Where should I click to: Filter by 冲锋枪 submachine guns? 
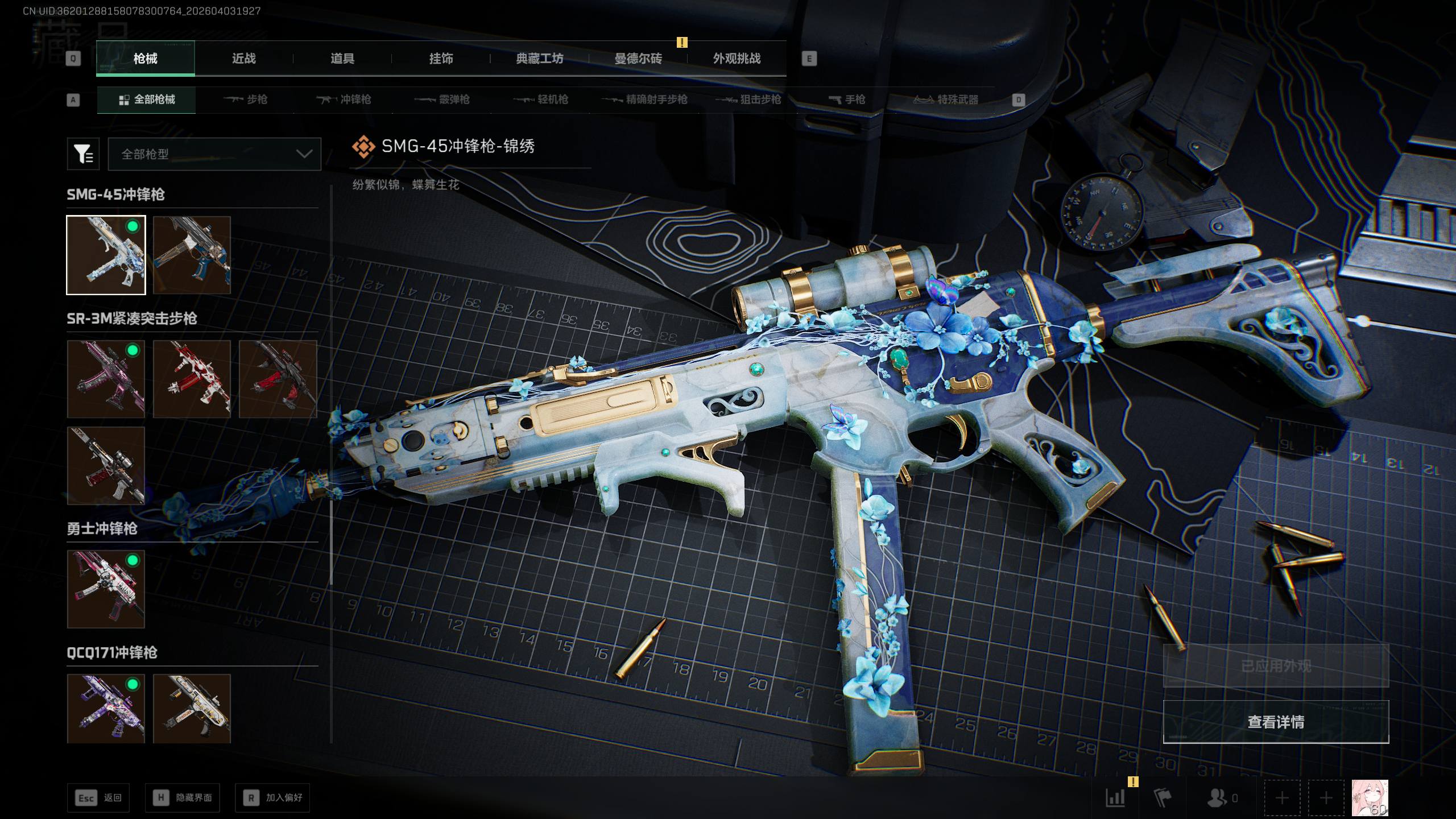click(x=344, y=100)
